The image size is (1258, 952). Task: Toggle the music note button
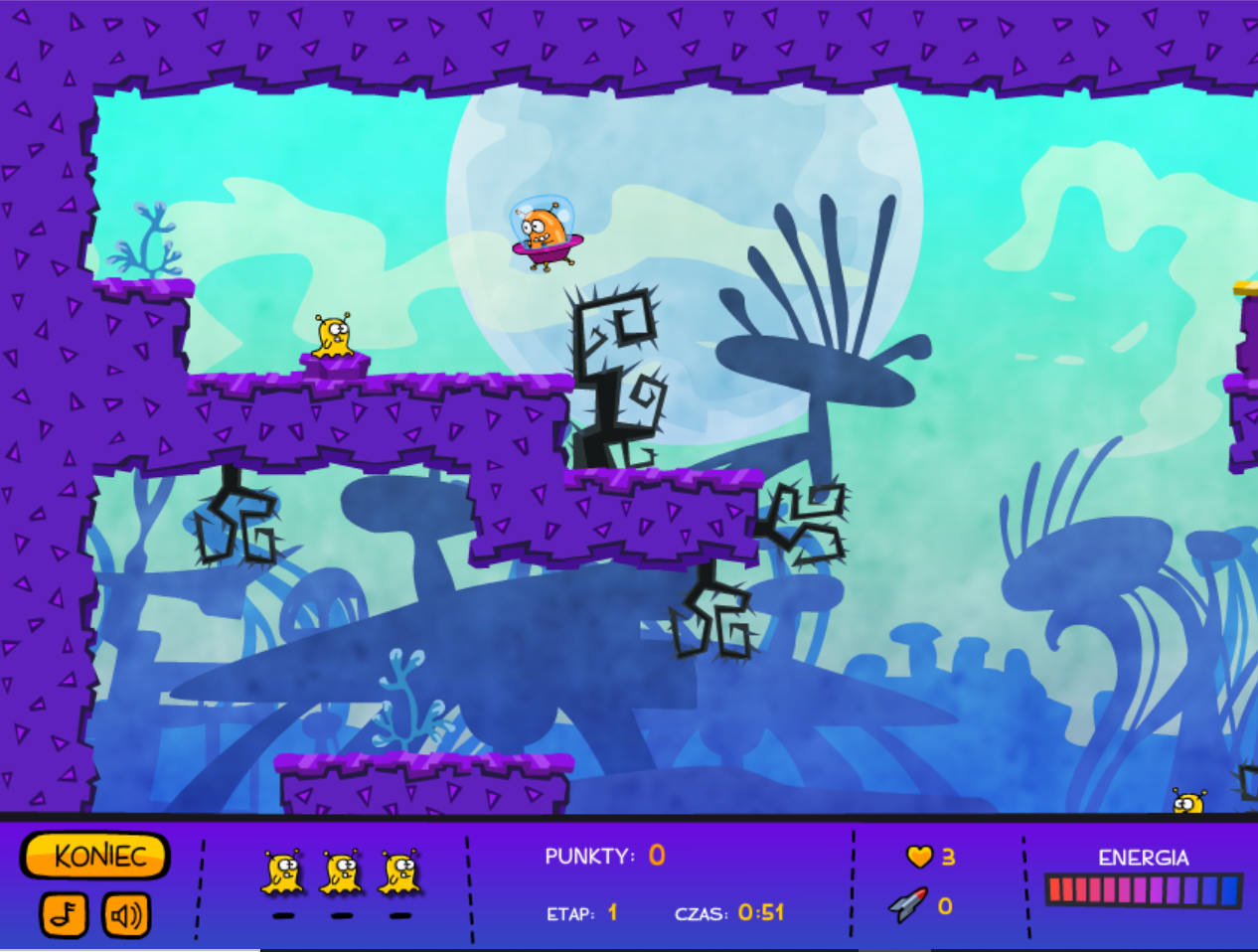64,914
